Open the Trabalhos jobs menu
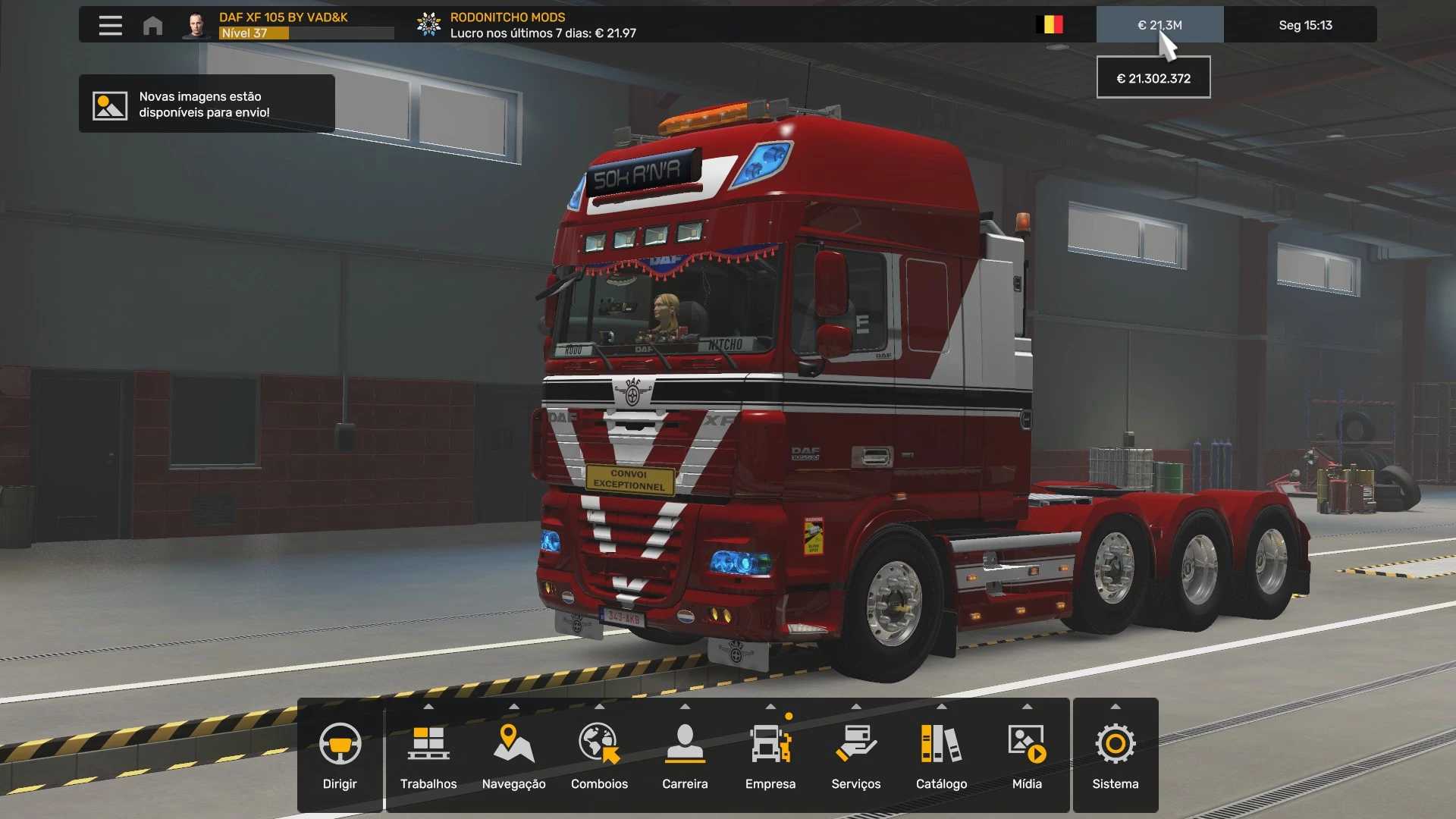Image resolution: width=1456 pixels, height=819 pixels. 428,755
